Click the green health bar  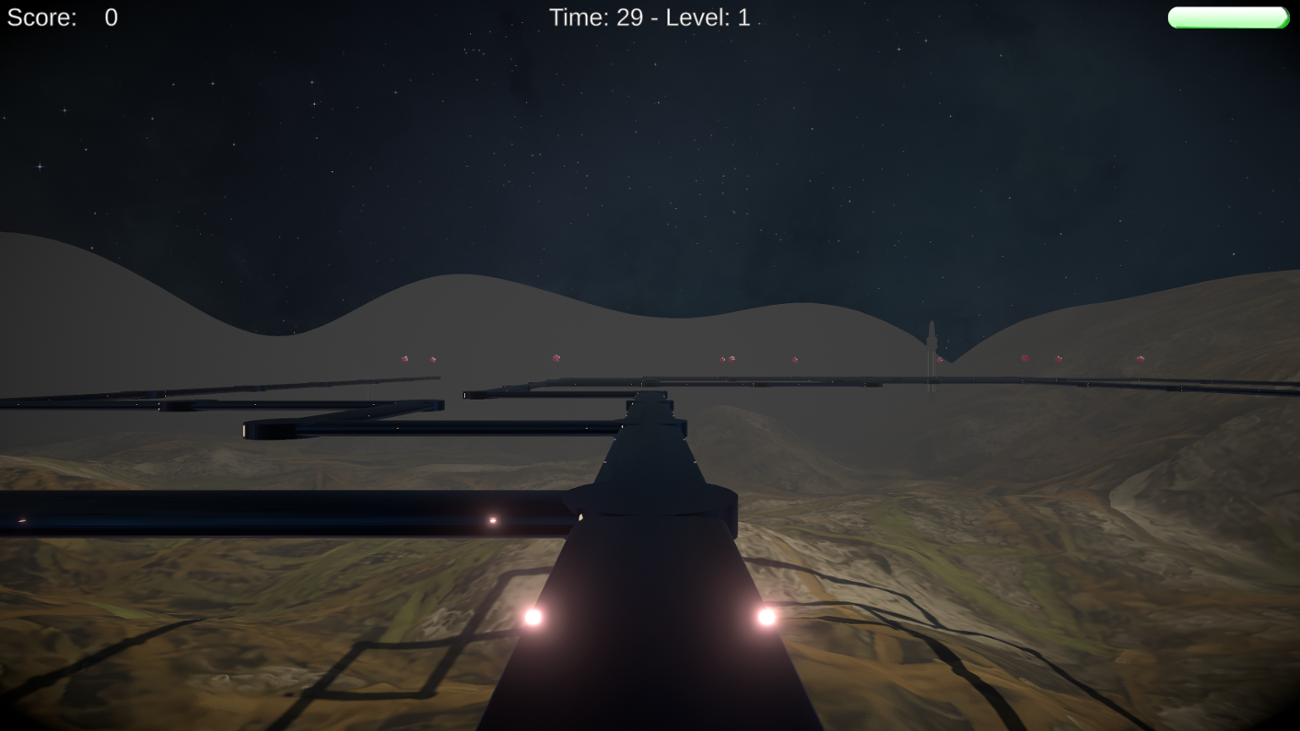(1228, 16)
